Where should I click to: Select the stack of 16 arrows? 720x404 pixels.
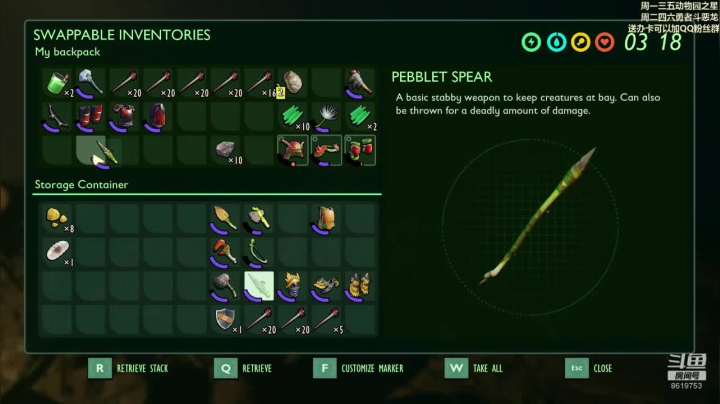(x=260, y=83)
